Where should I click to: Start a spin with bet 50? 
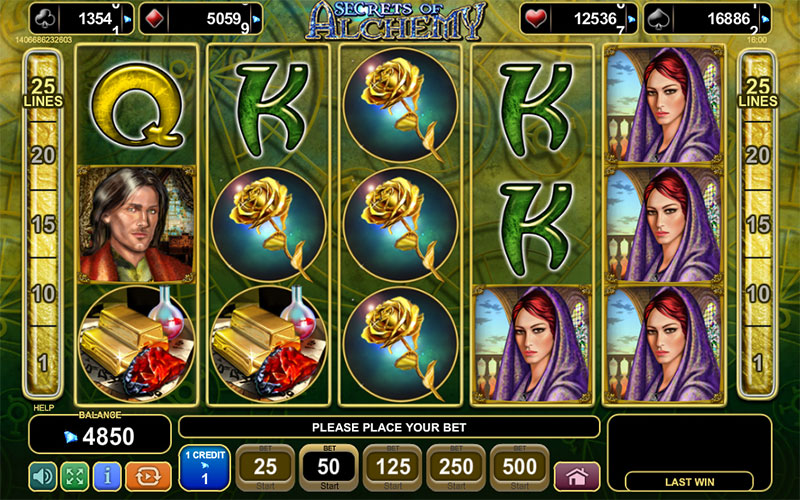(328, 466)
